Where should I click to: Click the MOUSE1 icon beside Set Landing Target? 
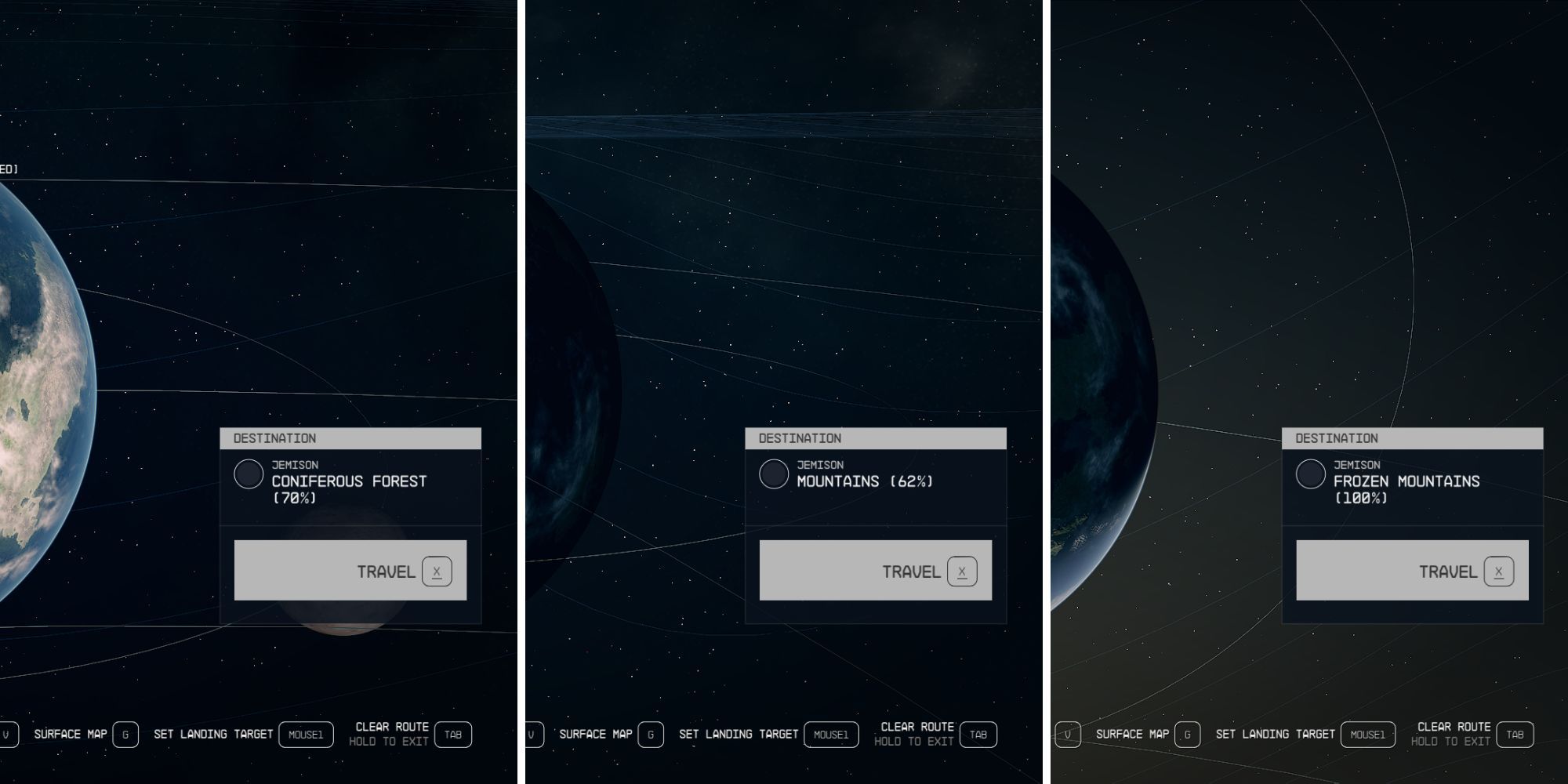click(305, 735)
